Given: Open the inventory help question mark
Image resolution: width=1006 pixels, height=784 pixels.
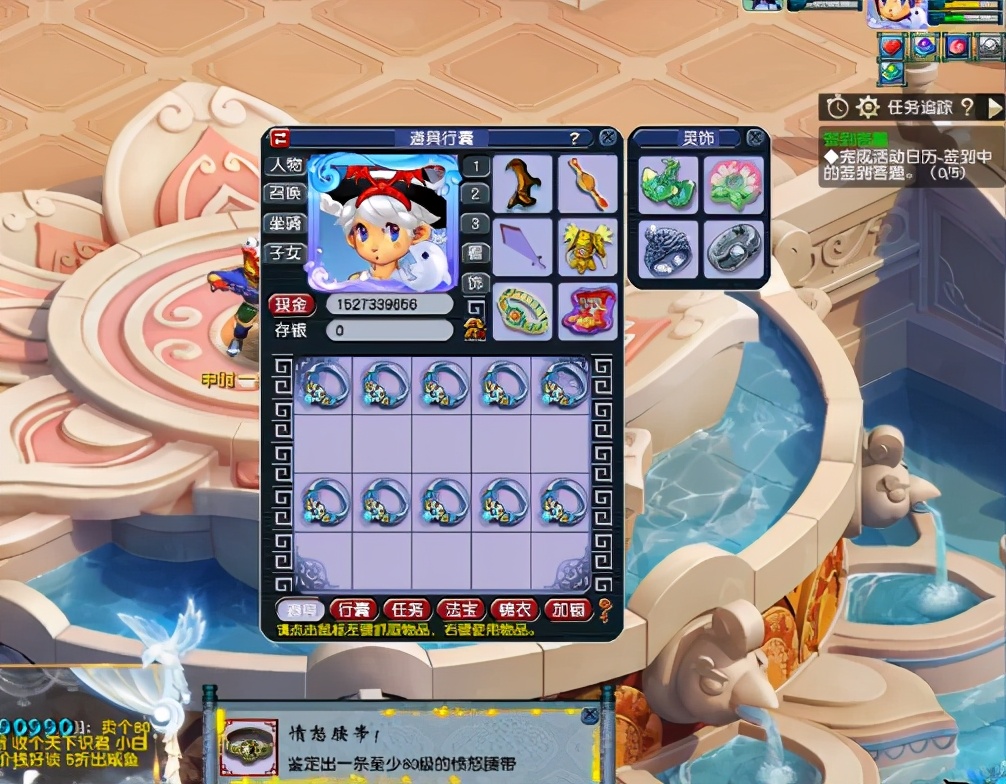Looking at the screenshot, I should (574, 138).
